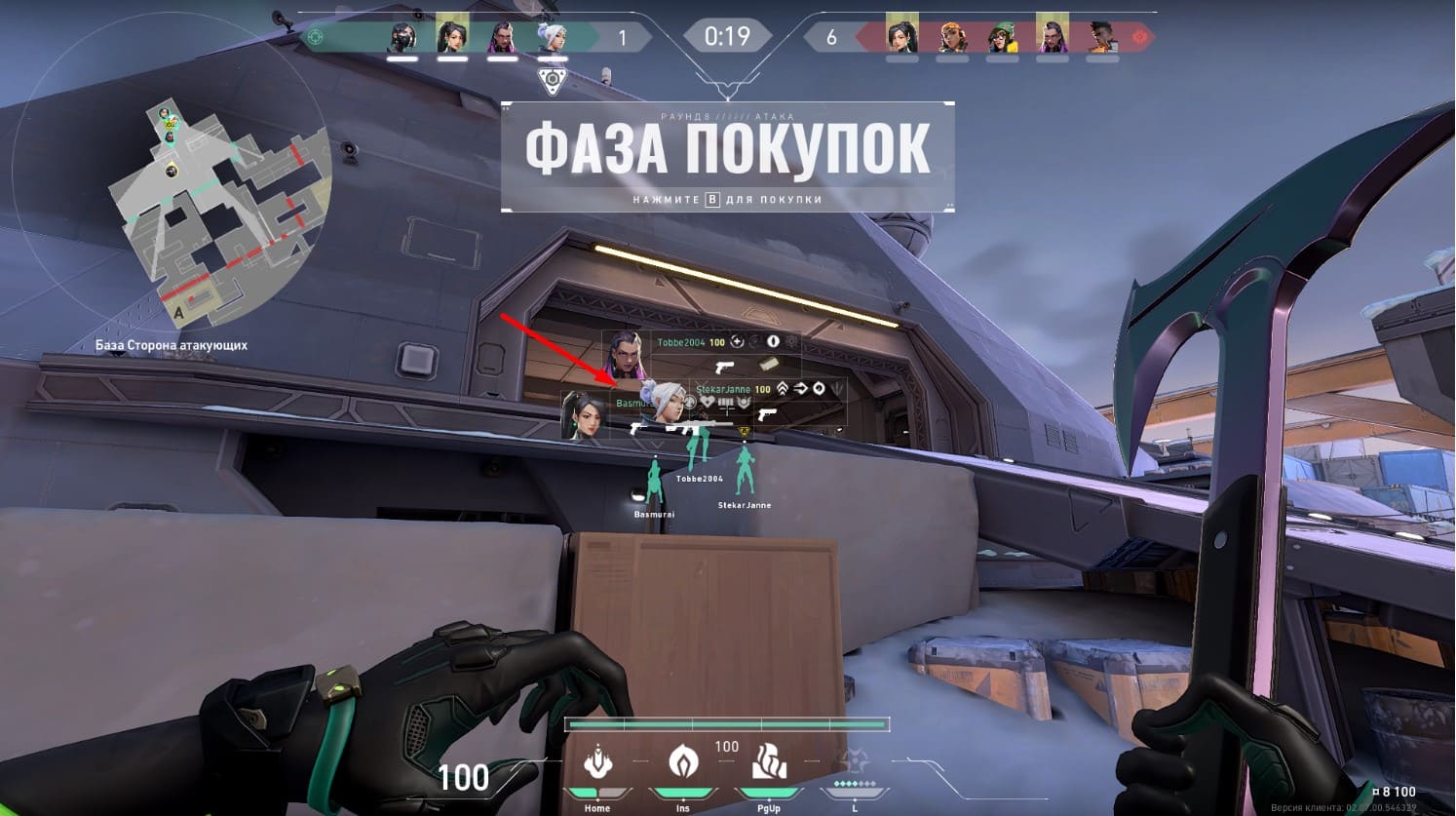Click Basmurai's Sage portrait card

(x=586, y=415)
